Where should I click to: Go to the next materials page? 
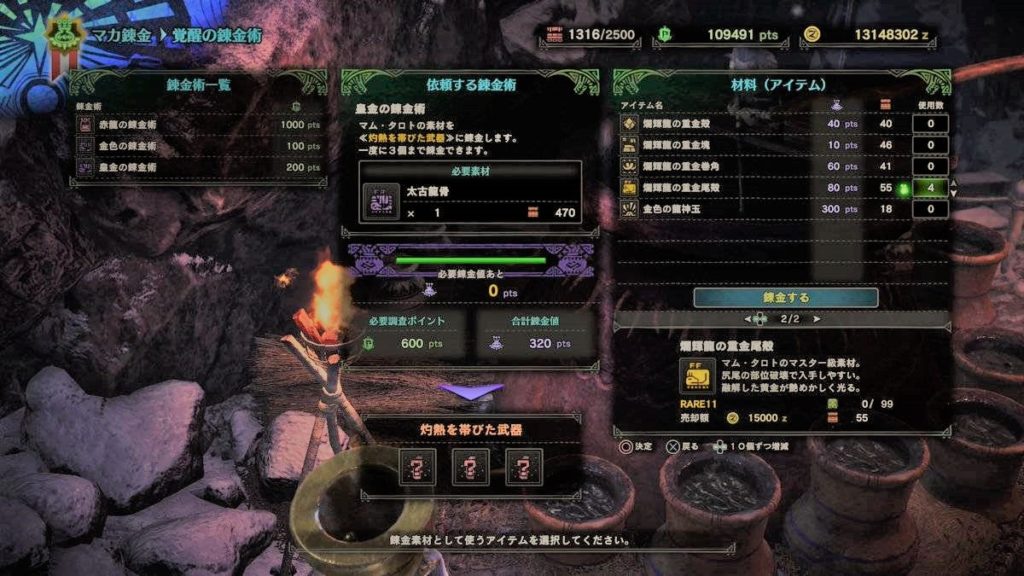pos(818,319)
